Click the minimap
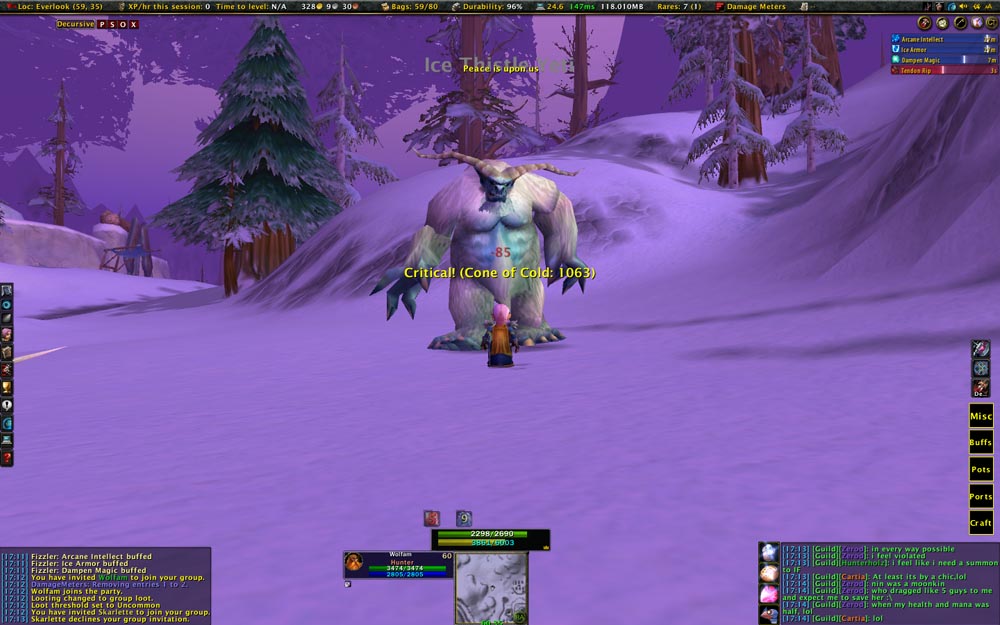This screenshot has width=1000, height=625. point(491,587)
